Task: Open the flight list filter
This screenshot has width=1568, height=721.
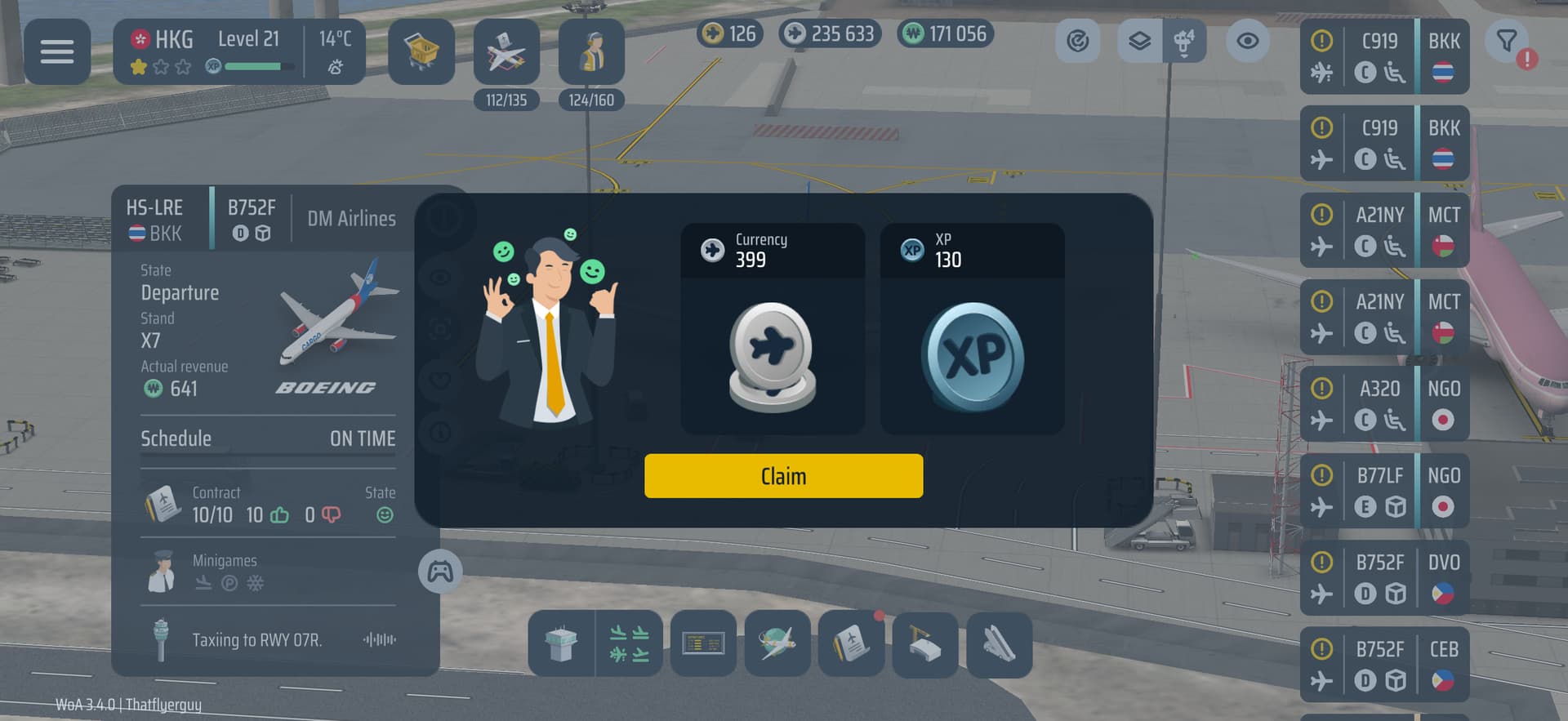Action: pyautogui.click(x=1508, y=41)
